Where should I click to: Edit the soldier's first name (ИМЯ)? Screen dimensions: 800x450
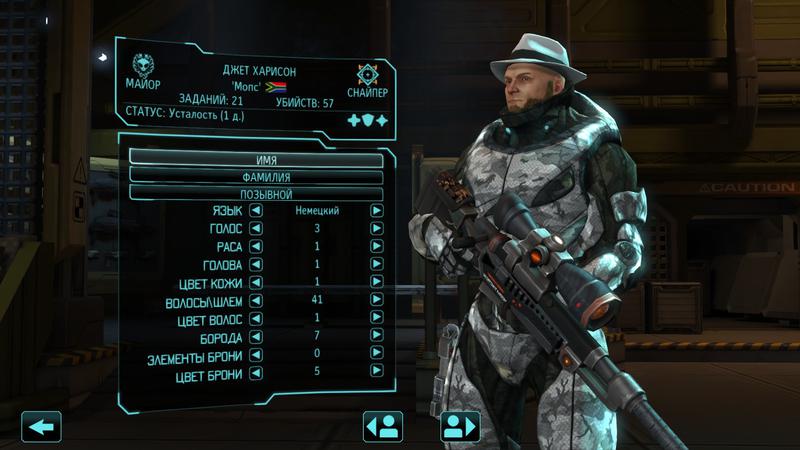(x=257, y=159)
